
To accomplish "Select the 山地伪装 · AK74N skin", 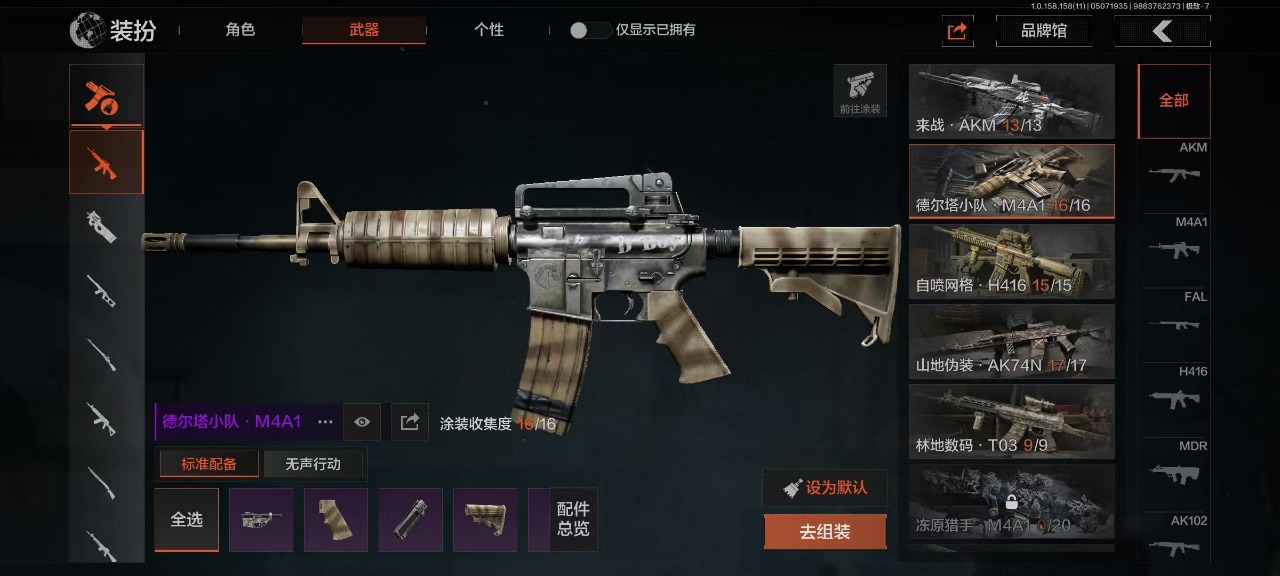I will click(x=1011, y=341).
